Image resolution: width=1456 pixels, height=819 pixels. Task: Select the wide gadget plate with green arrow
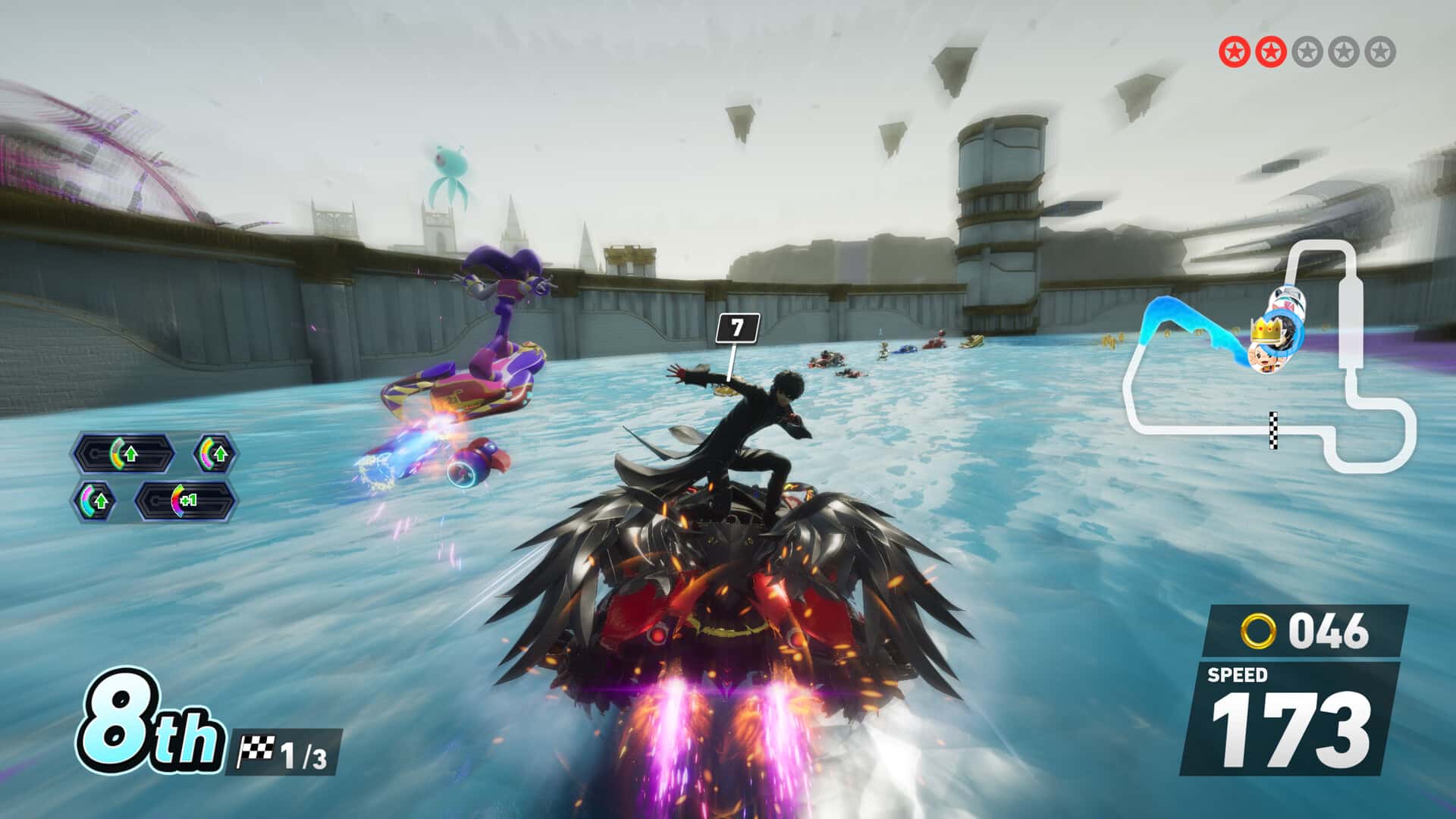pos(123,454)
